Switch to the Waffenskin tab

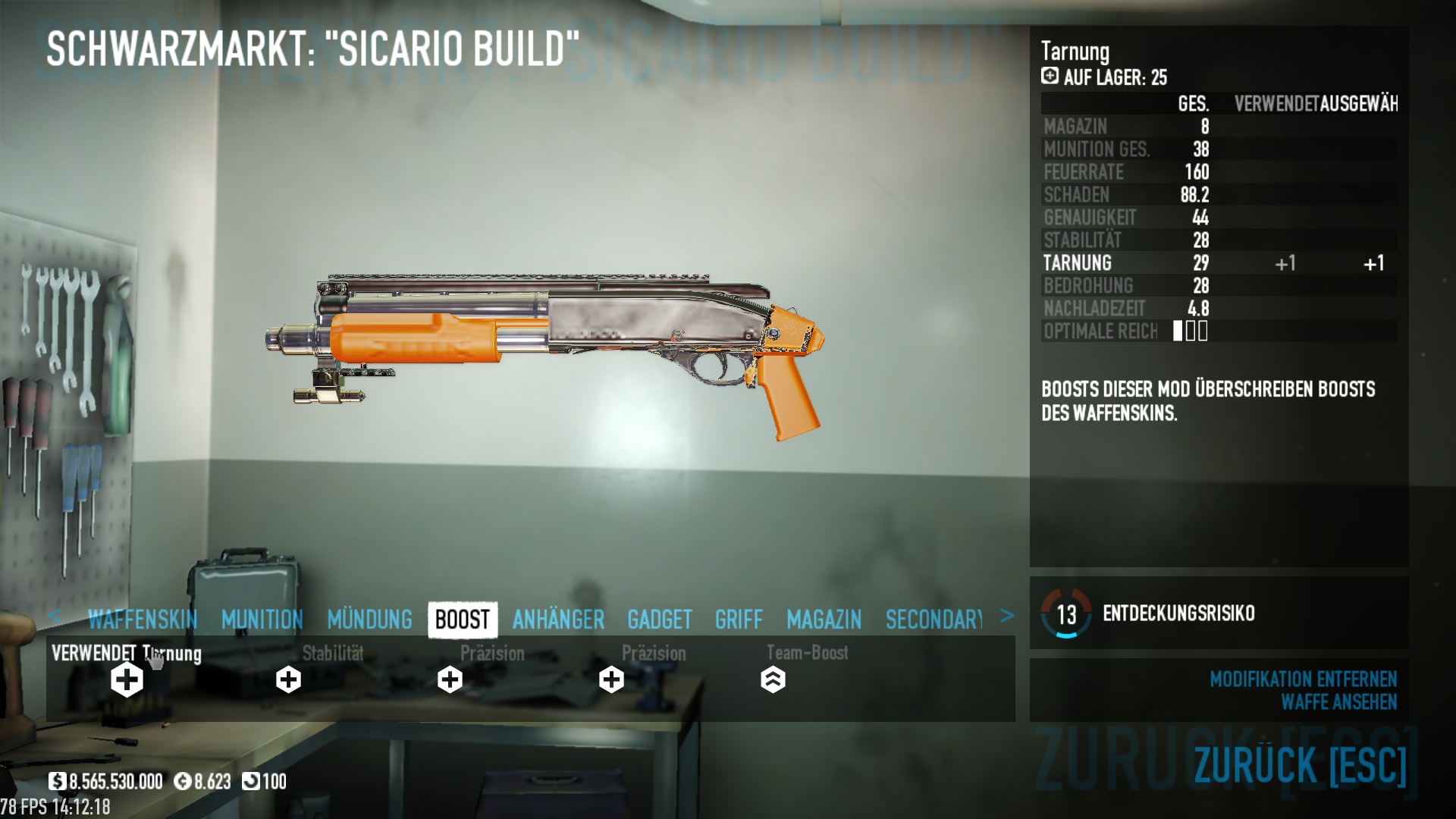[143, 620]
